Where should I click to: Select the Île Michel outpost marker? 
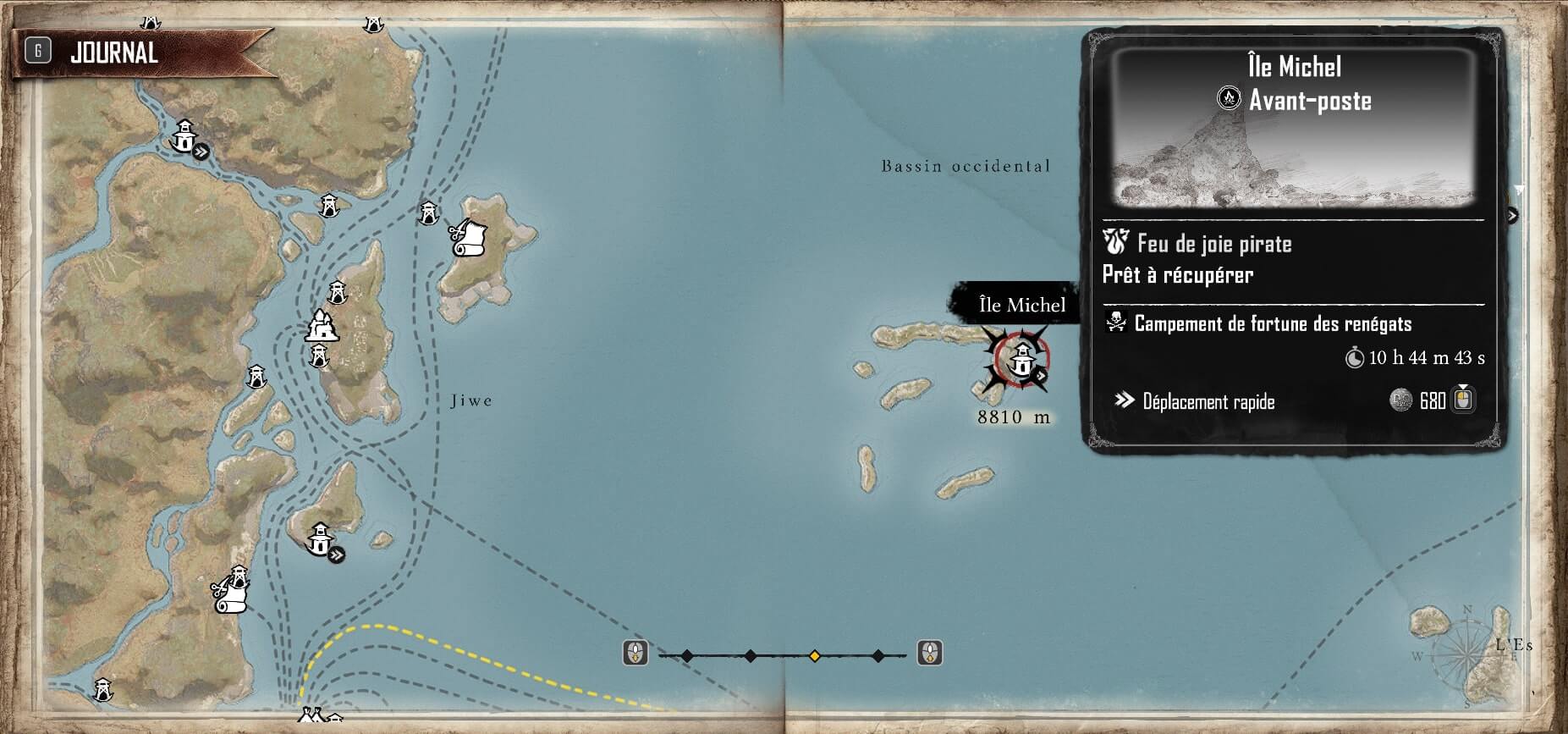[x=1021, y=360]
